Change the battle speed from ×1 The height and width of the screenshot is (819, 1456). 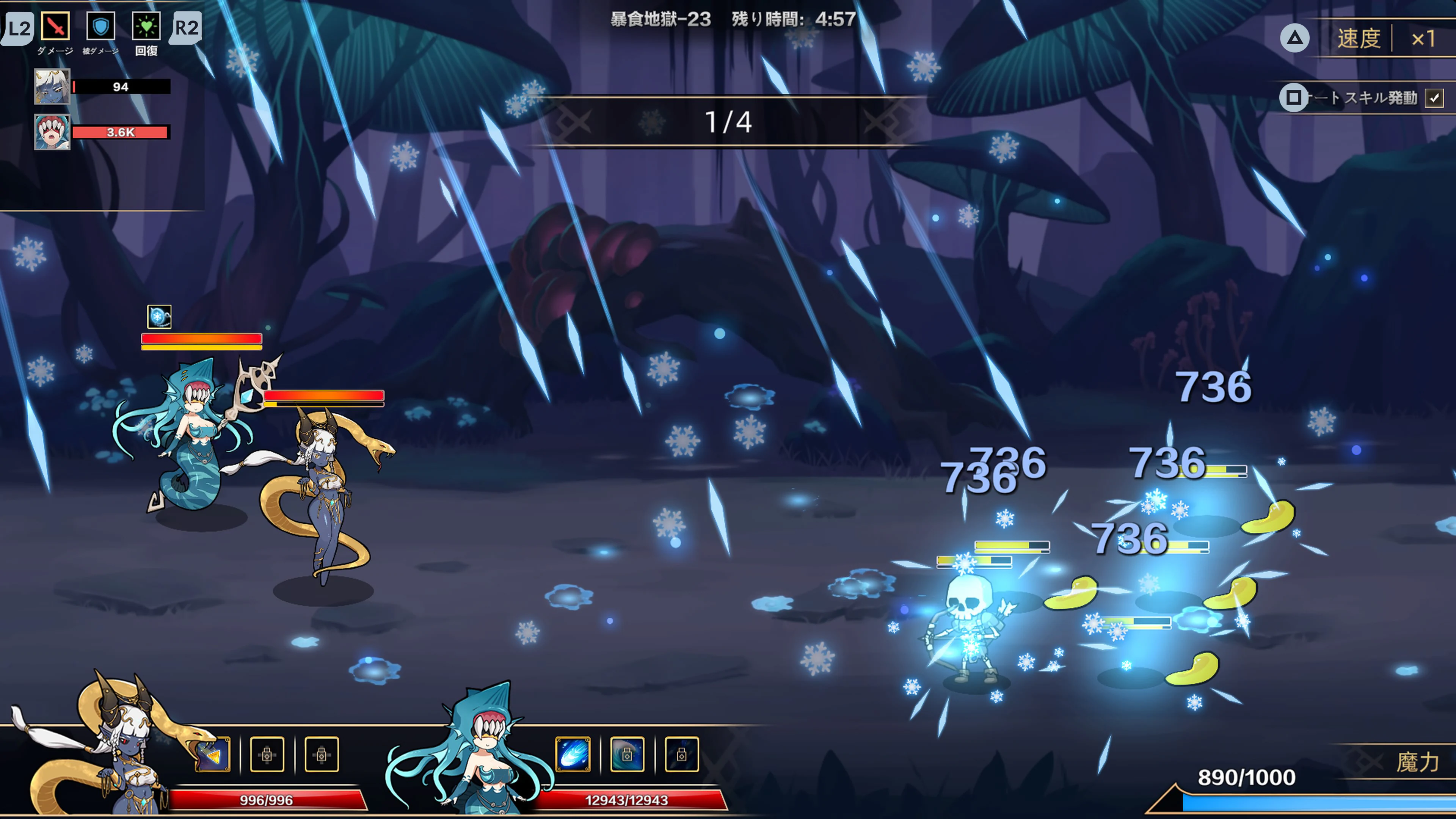point(1424,38)
